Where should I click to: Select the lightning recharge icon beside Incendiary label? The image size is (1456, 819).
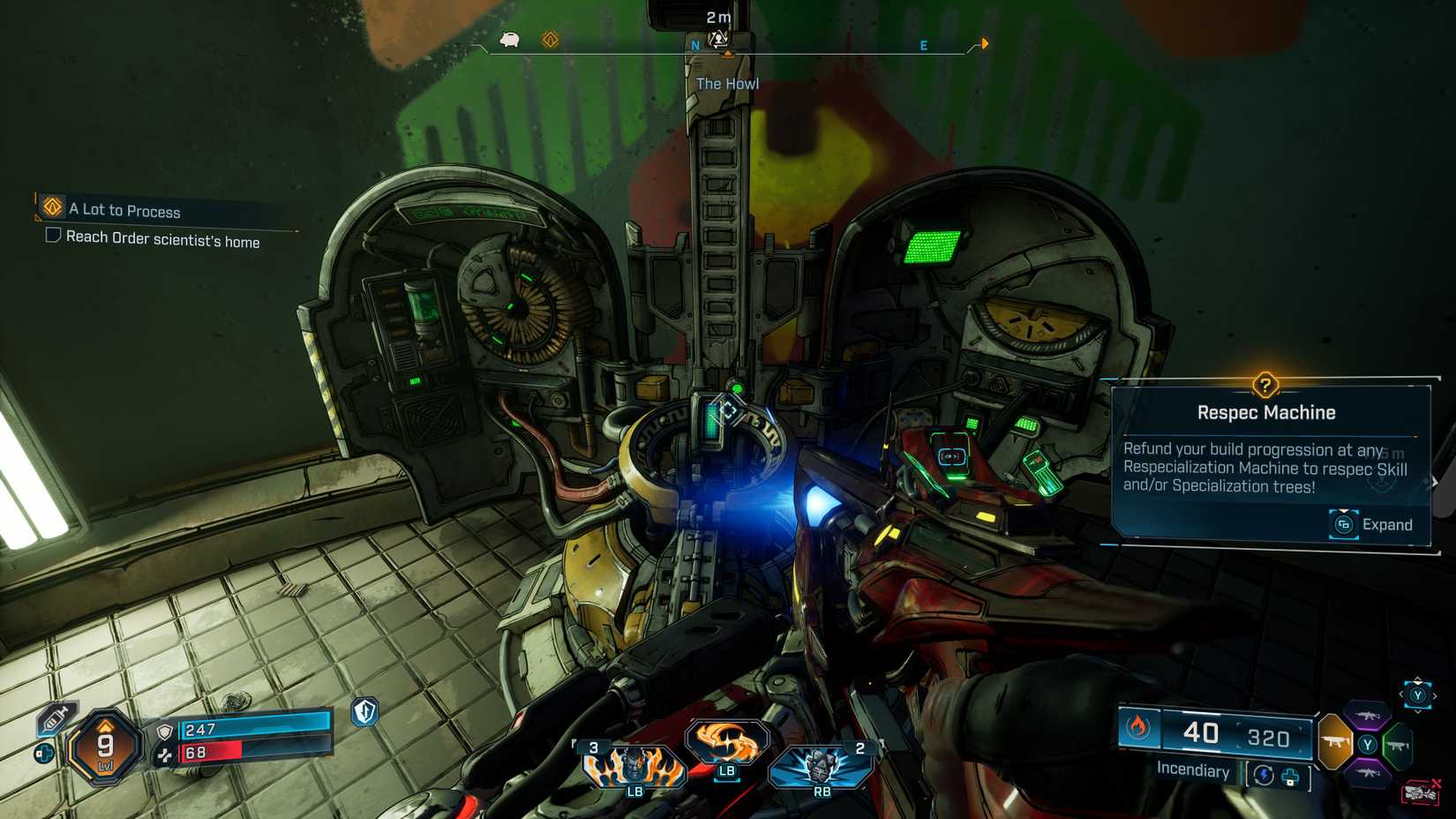coord(1263,775)
